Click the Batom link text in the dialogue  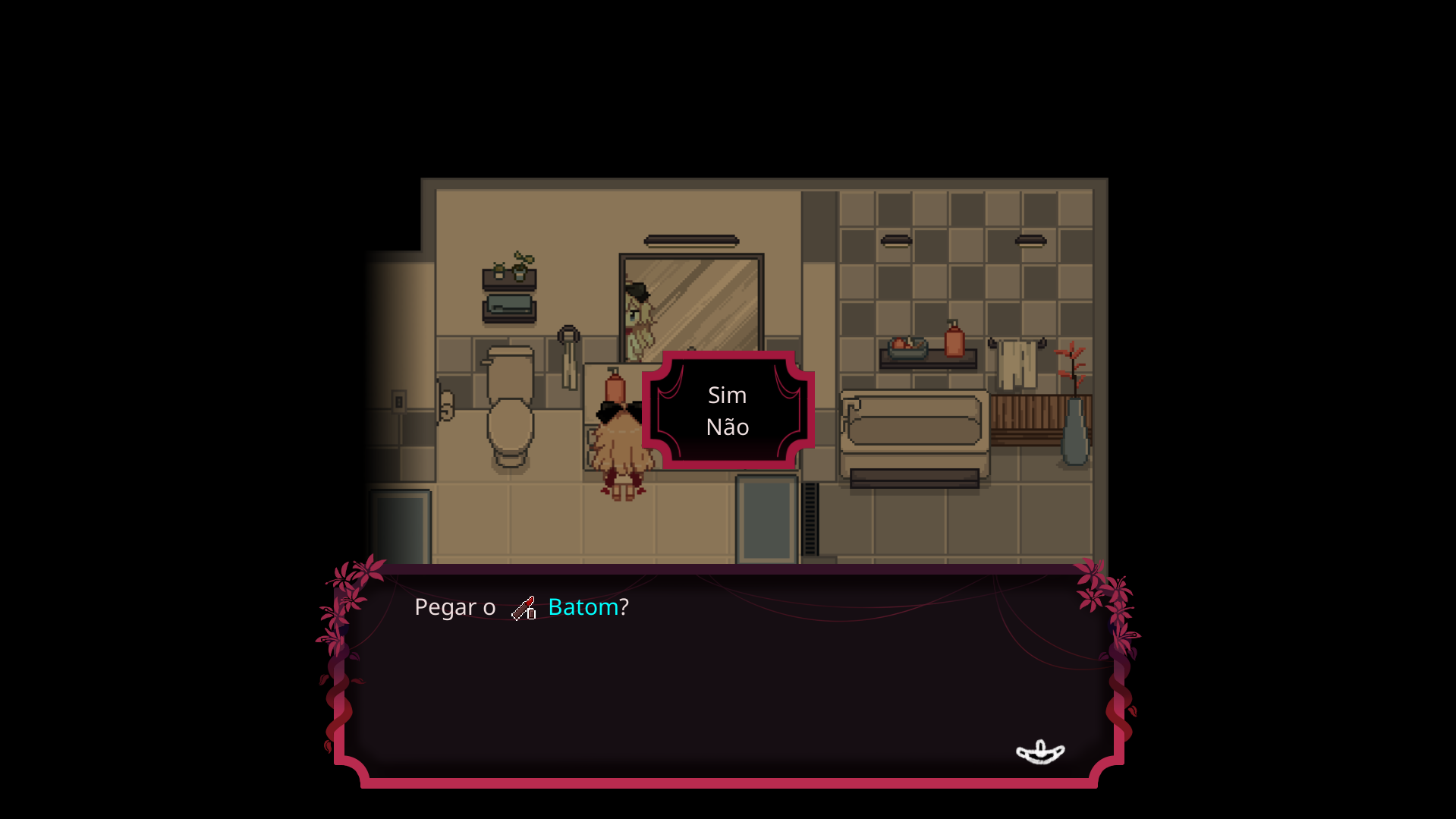pyautogui.click(x=583, y=606)
